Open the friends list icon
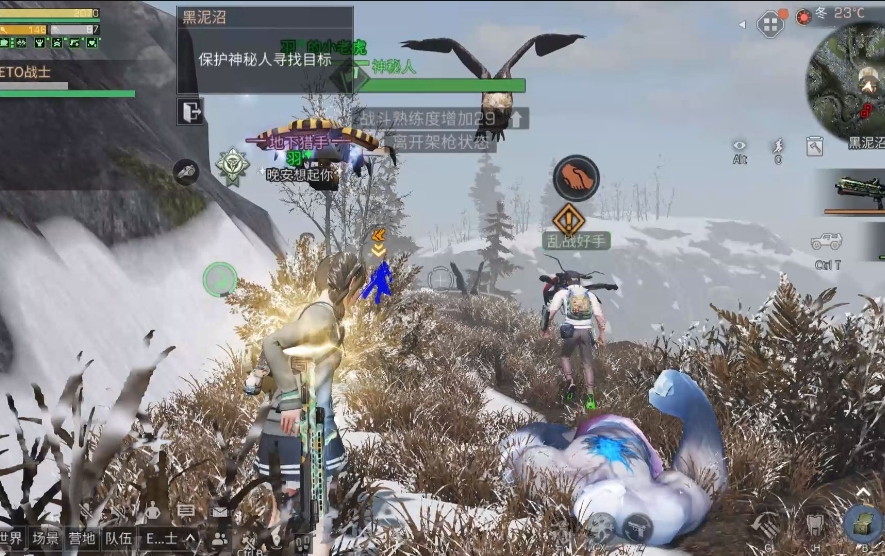Viewport: 885px width, 556px height. [x=219, y=539]
